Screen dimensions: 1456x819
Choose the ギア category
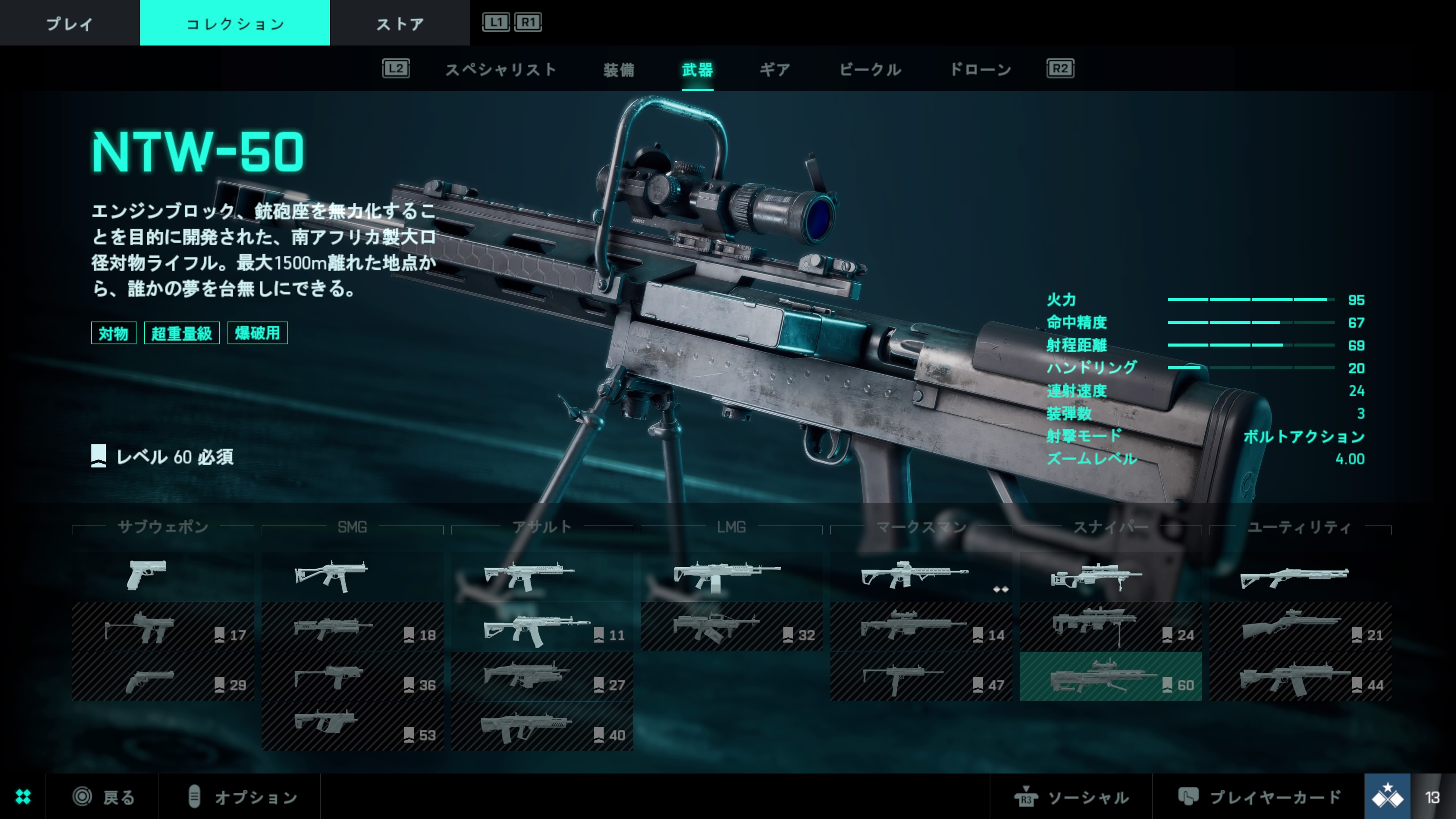774,69
